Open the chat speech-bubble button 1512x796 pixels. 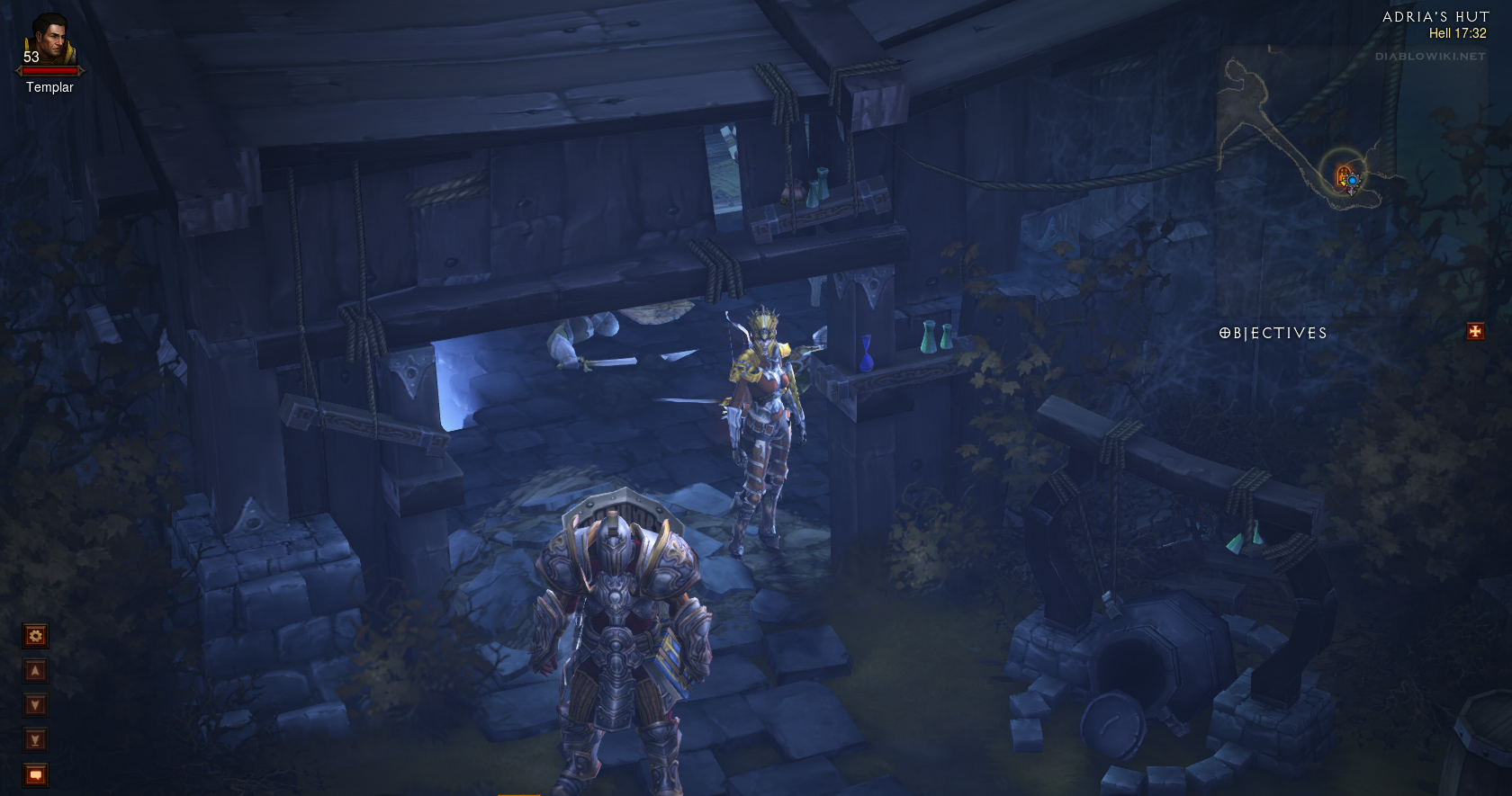(35, 775)
